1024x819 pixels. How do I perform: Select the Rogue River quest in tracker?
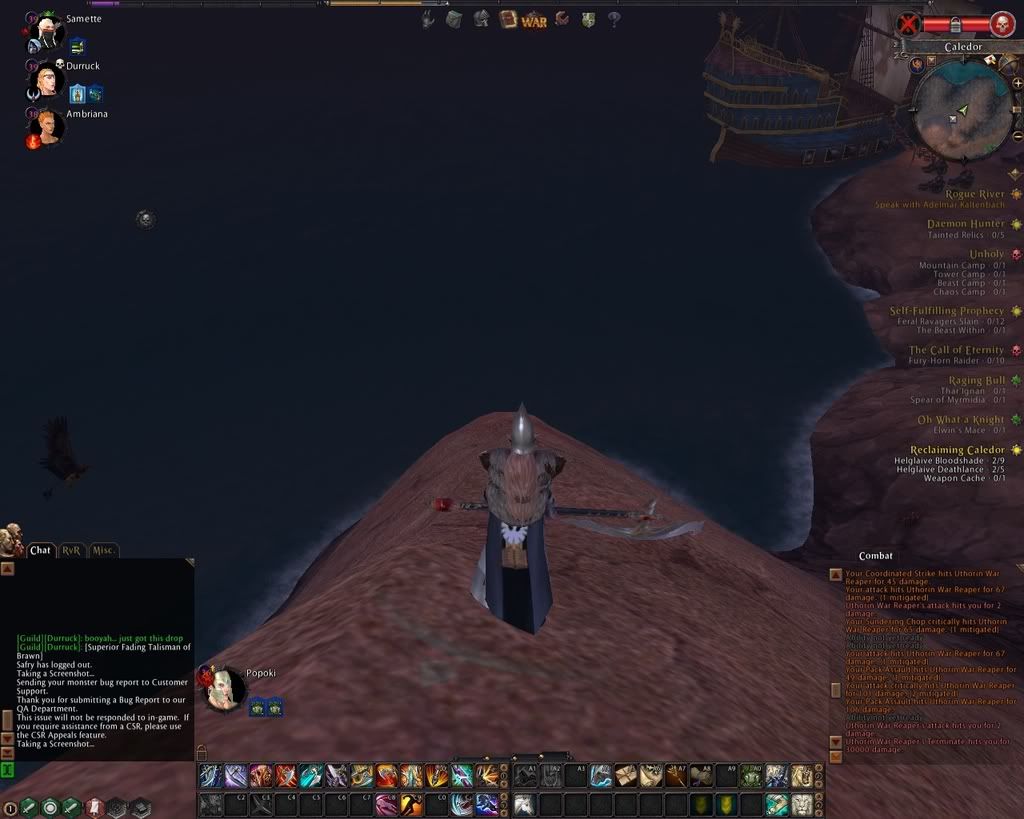click(x=975, y=194)
